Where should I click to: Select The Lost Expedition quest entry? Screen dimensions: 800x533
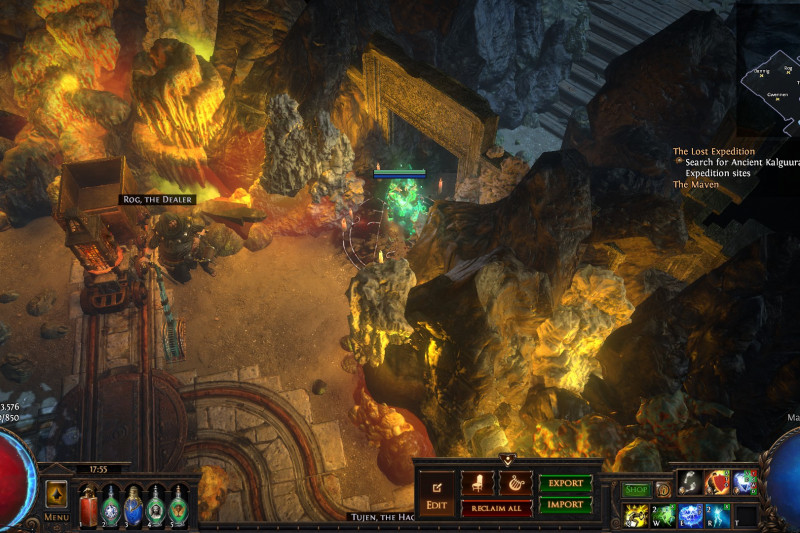pos(713,152)
